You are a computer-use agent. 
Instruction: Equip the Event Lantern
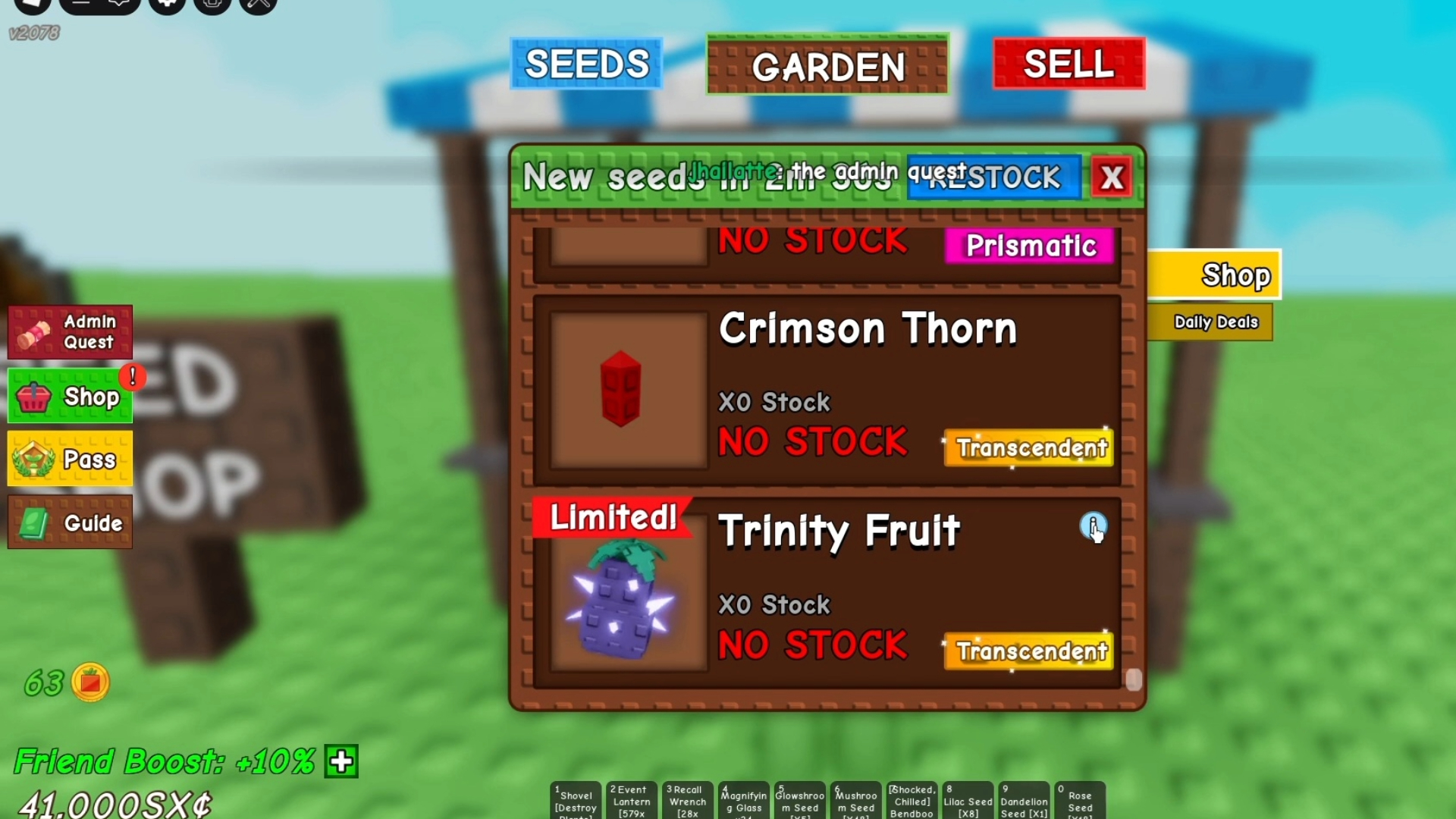(x=631, y=800)
